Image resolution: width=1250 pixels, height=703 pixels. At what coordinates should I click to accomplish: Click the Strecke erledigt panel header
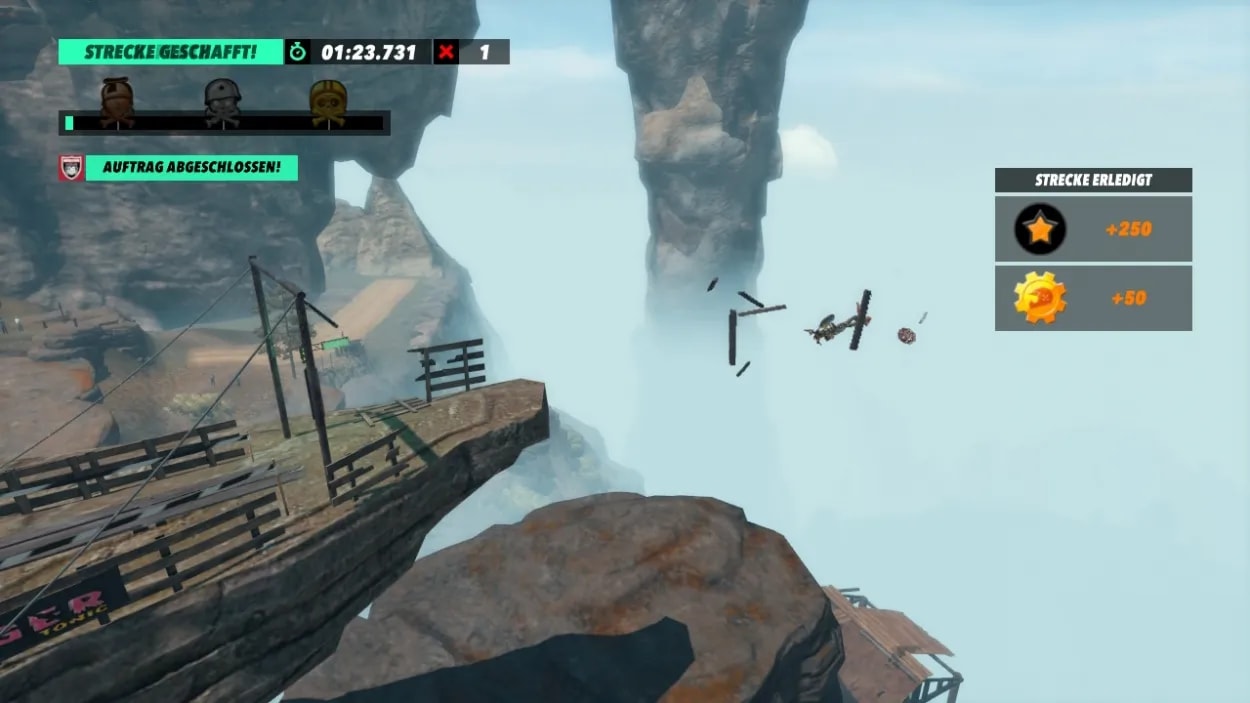tap(1093, 180)
